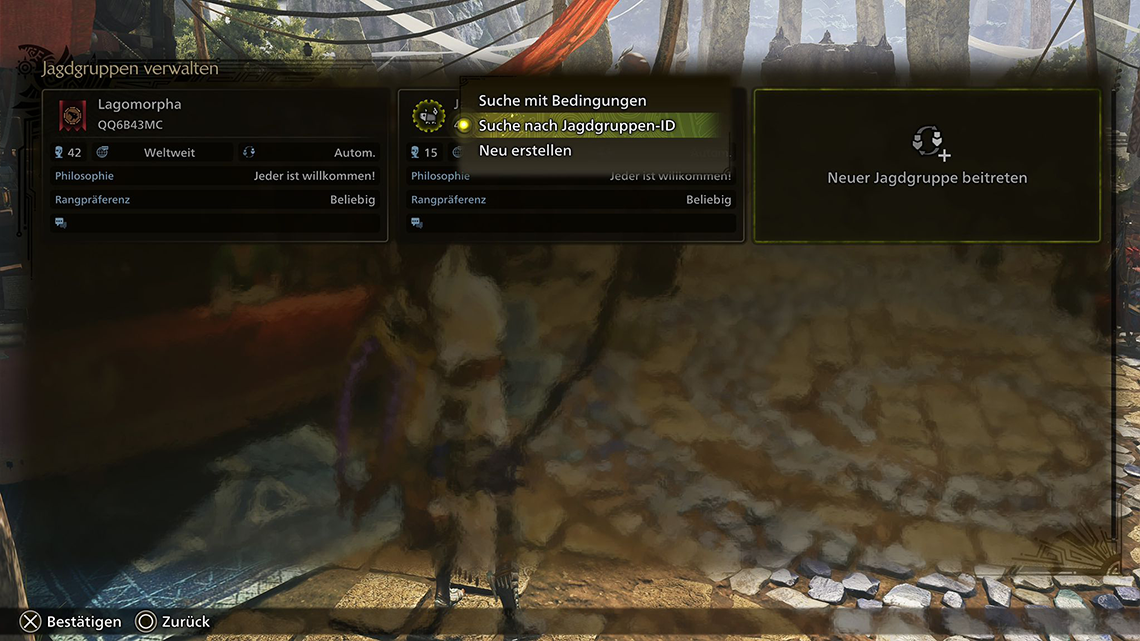Choose Suche mit Bedingungen option
1140x641 pixels.
(x=562, y=101)
